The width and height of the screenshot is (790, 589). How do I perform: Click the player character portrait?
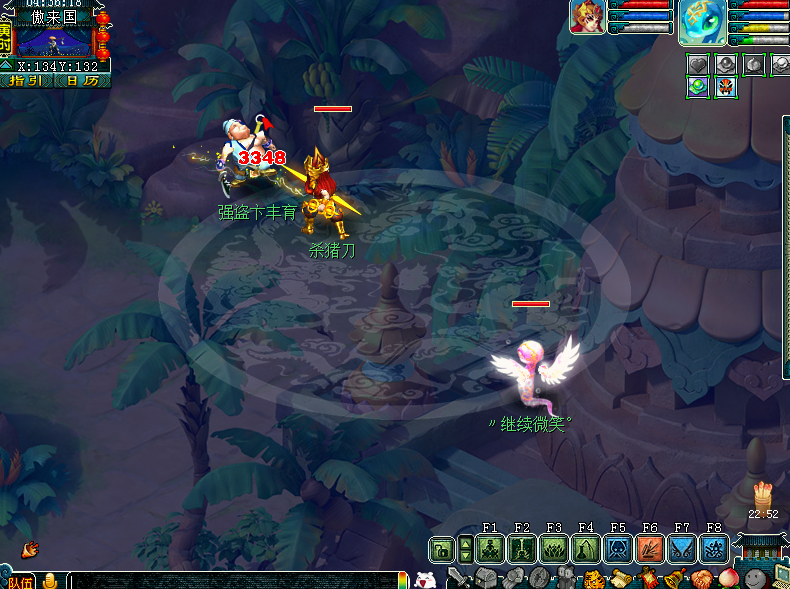tap(587, 18)
